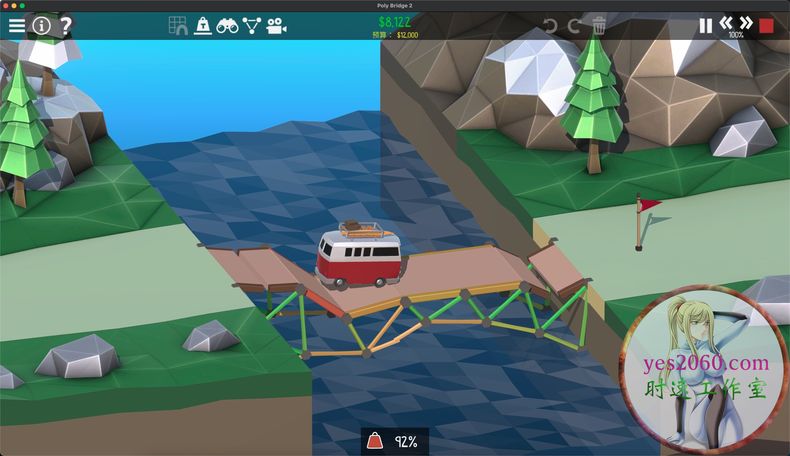Click the weight stress view icon

tap(203, 26)
